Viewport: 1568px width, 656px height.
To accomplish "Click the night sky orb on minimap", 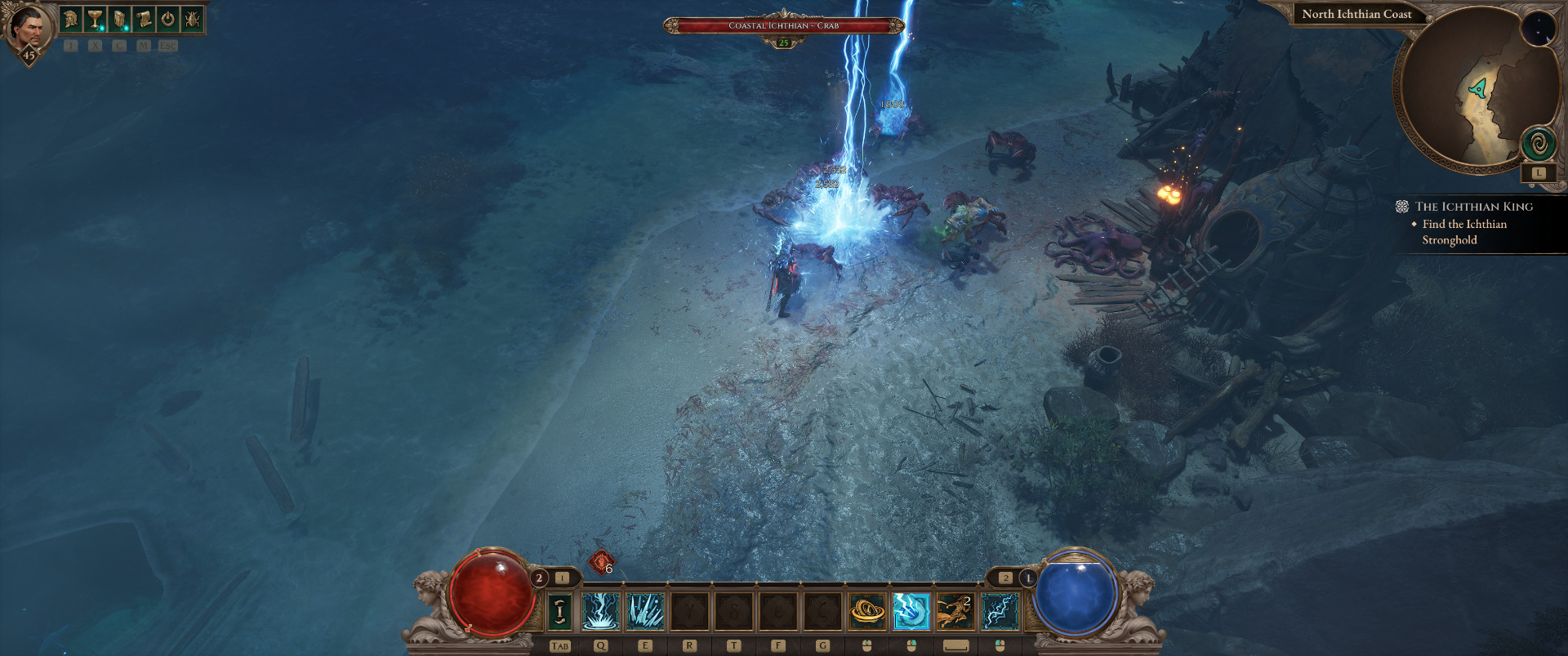I will [x=1538, y=29].
